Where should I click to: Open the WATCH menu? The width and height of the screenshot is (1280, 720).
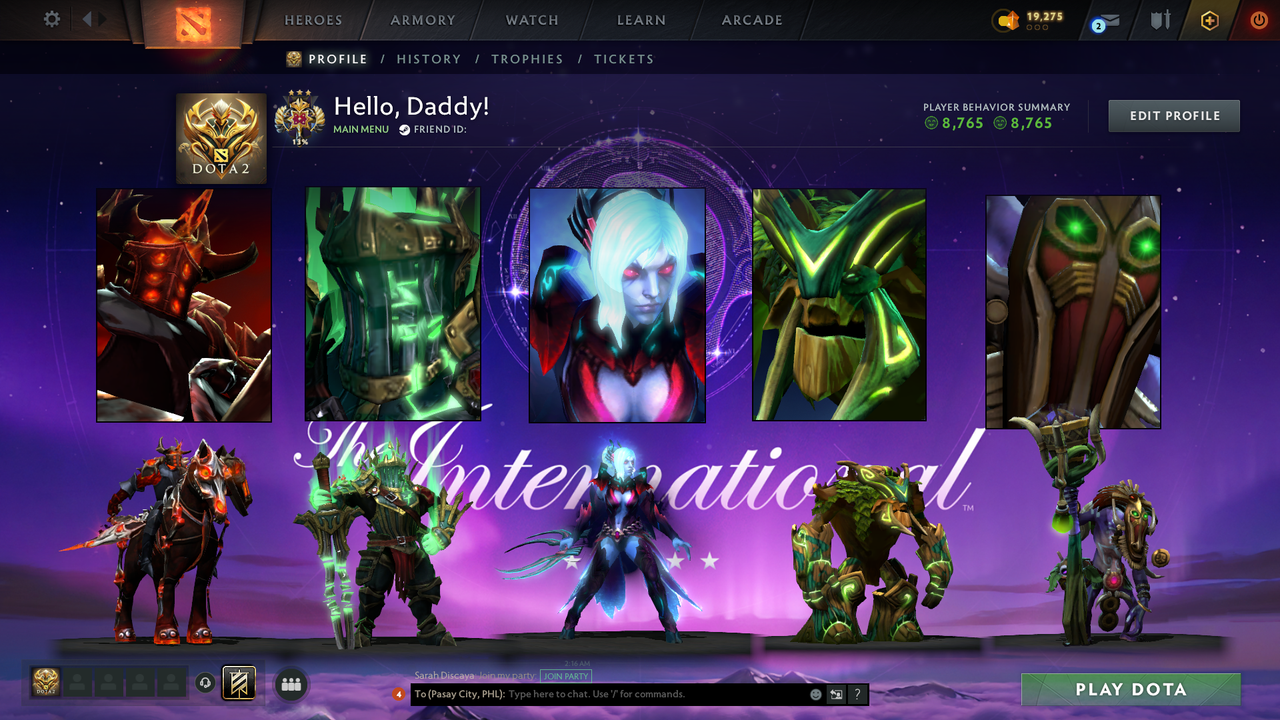[531, 20]
